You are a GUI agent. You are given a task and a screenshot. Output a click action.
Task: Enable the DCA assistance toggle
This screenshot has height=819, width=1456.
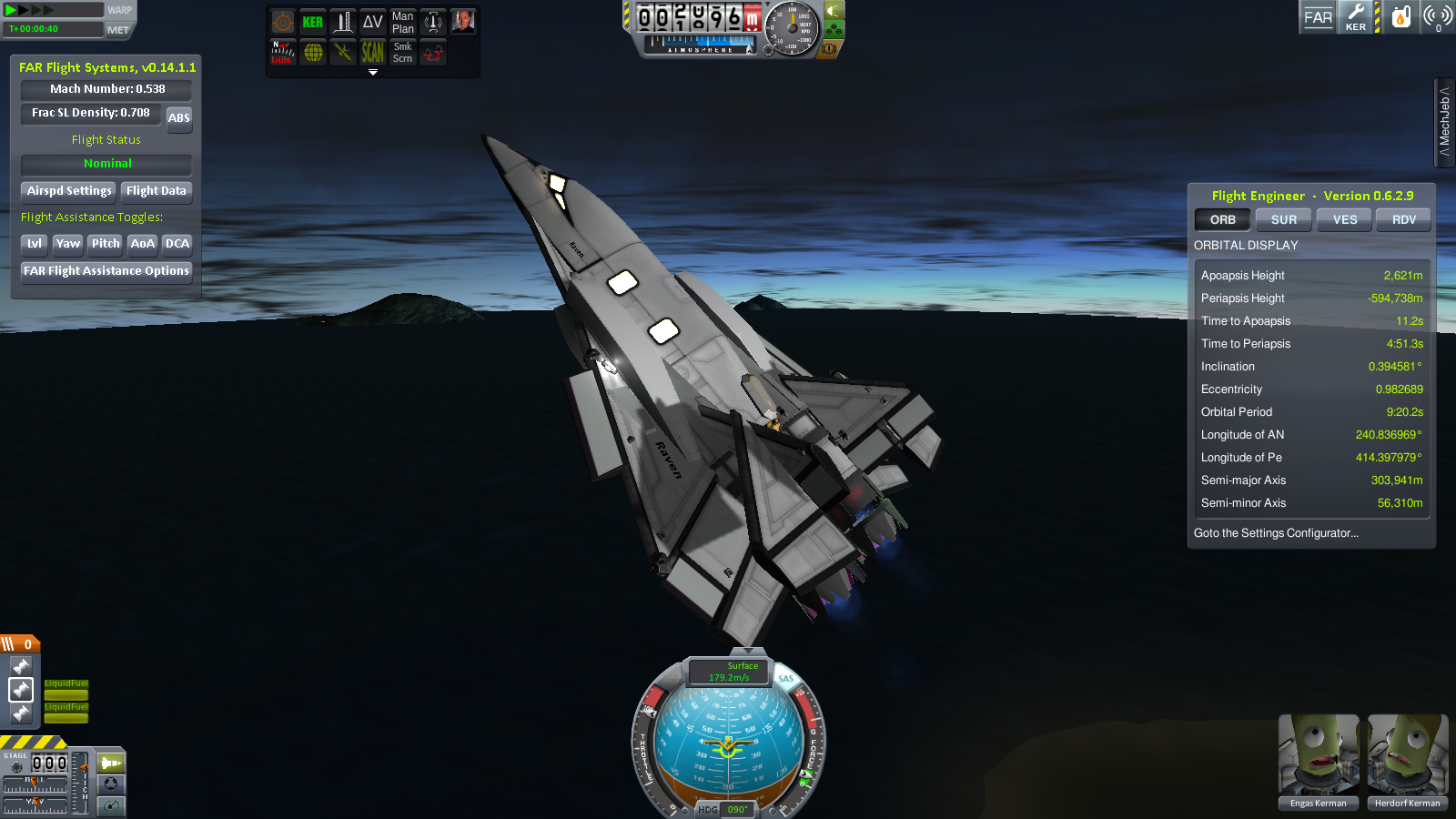point(177,244)
